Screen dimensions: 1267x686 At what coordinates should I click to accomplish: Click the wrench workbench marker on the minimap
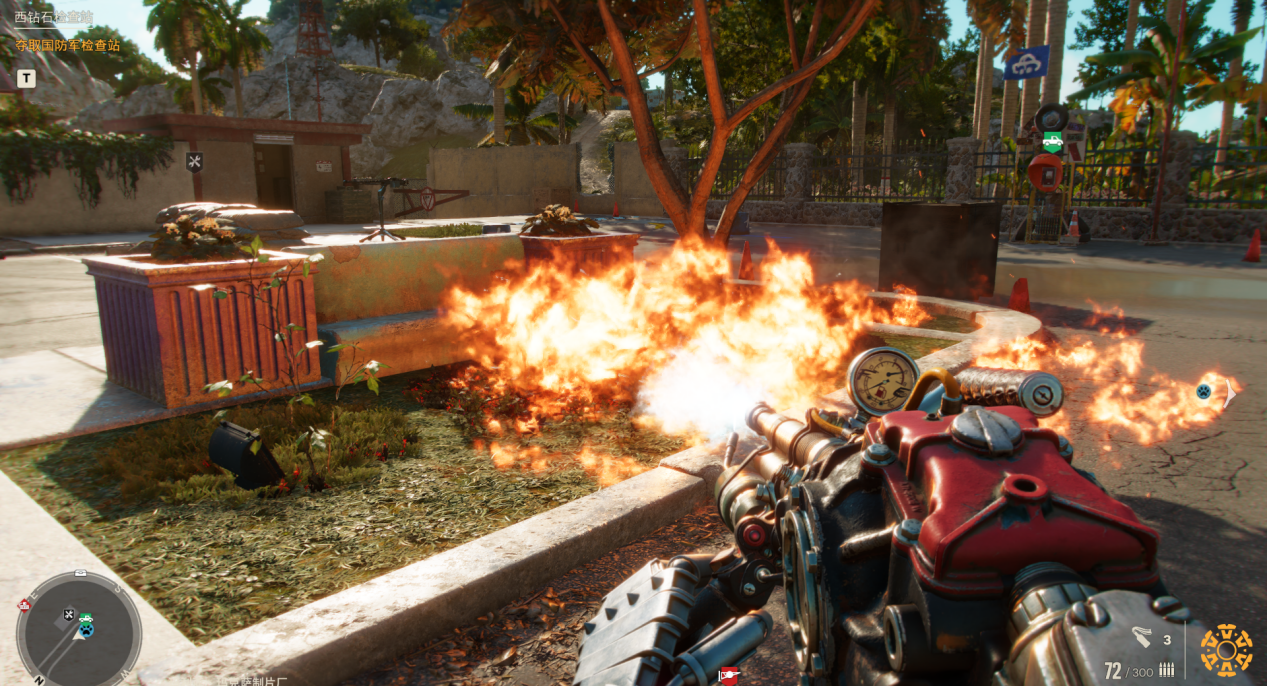tap(69, 614)
